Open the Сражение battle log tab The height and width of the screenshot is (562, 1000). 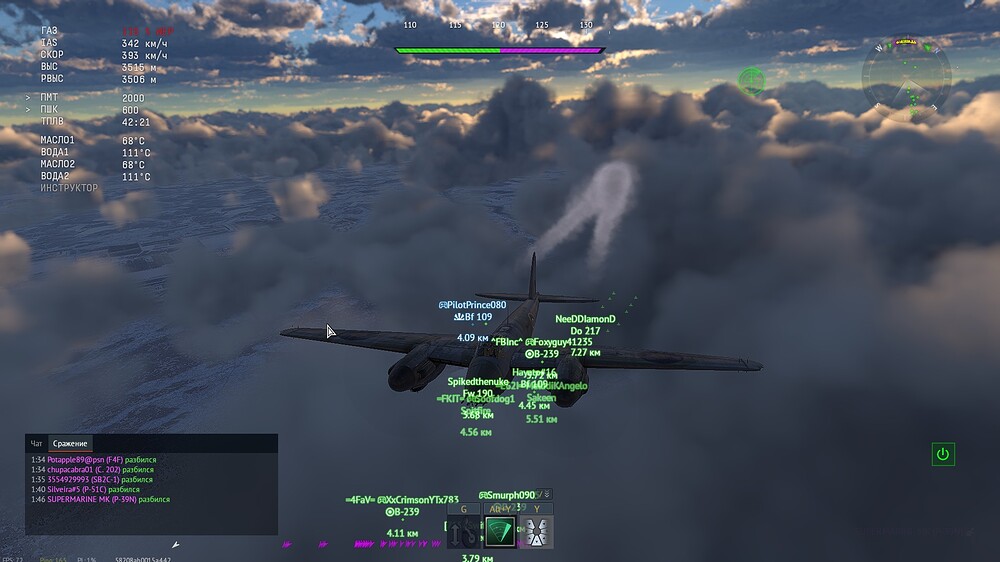coord(71,443)
